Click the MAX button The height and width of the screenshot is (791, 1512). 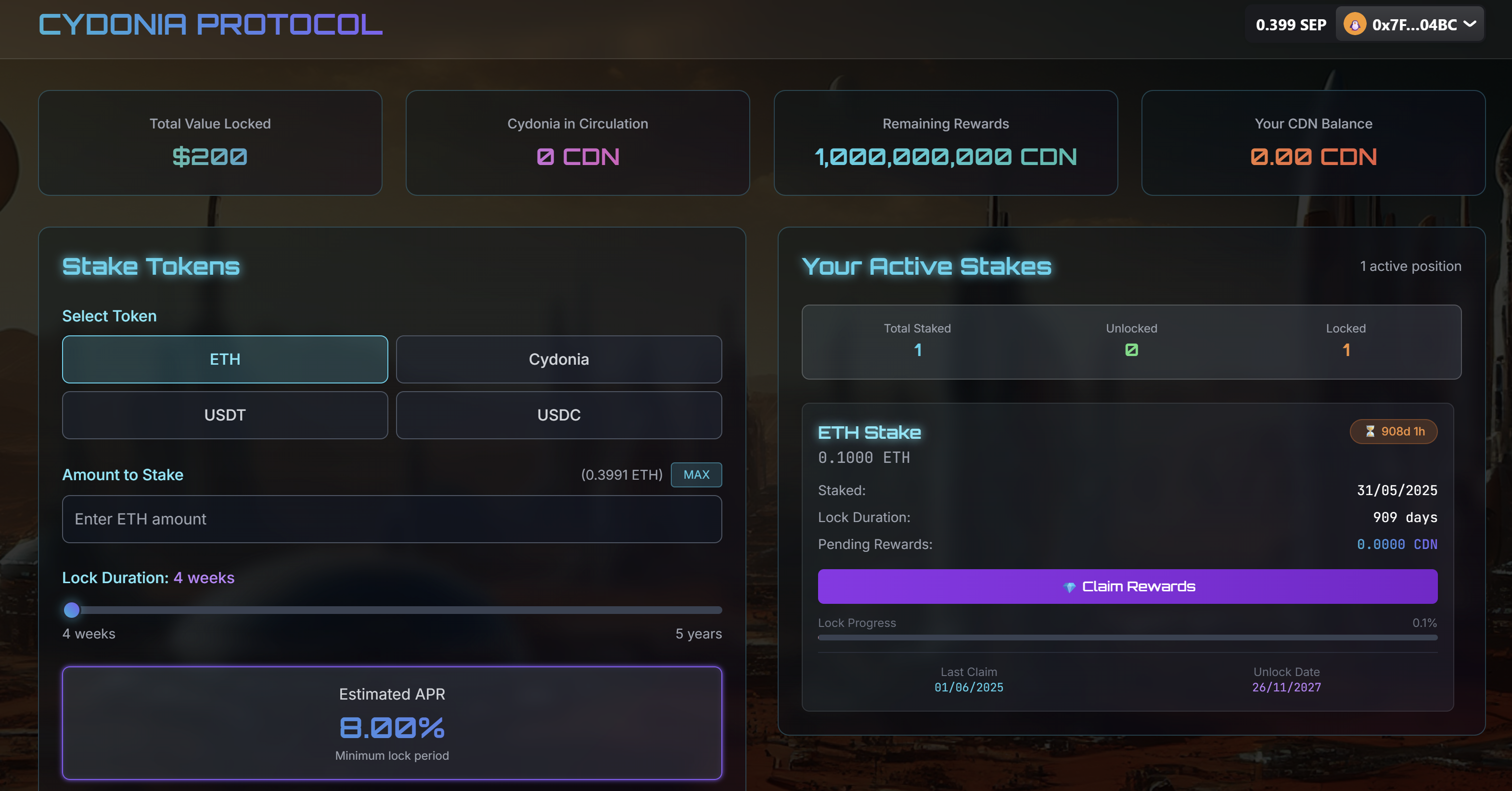pos(696,475)
